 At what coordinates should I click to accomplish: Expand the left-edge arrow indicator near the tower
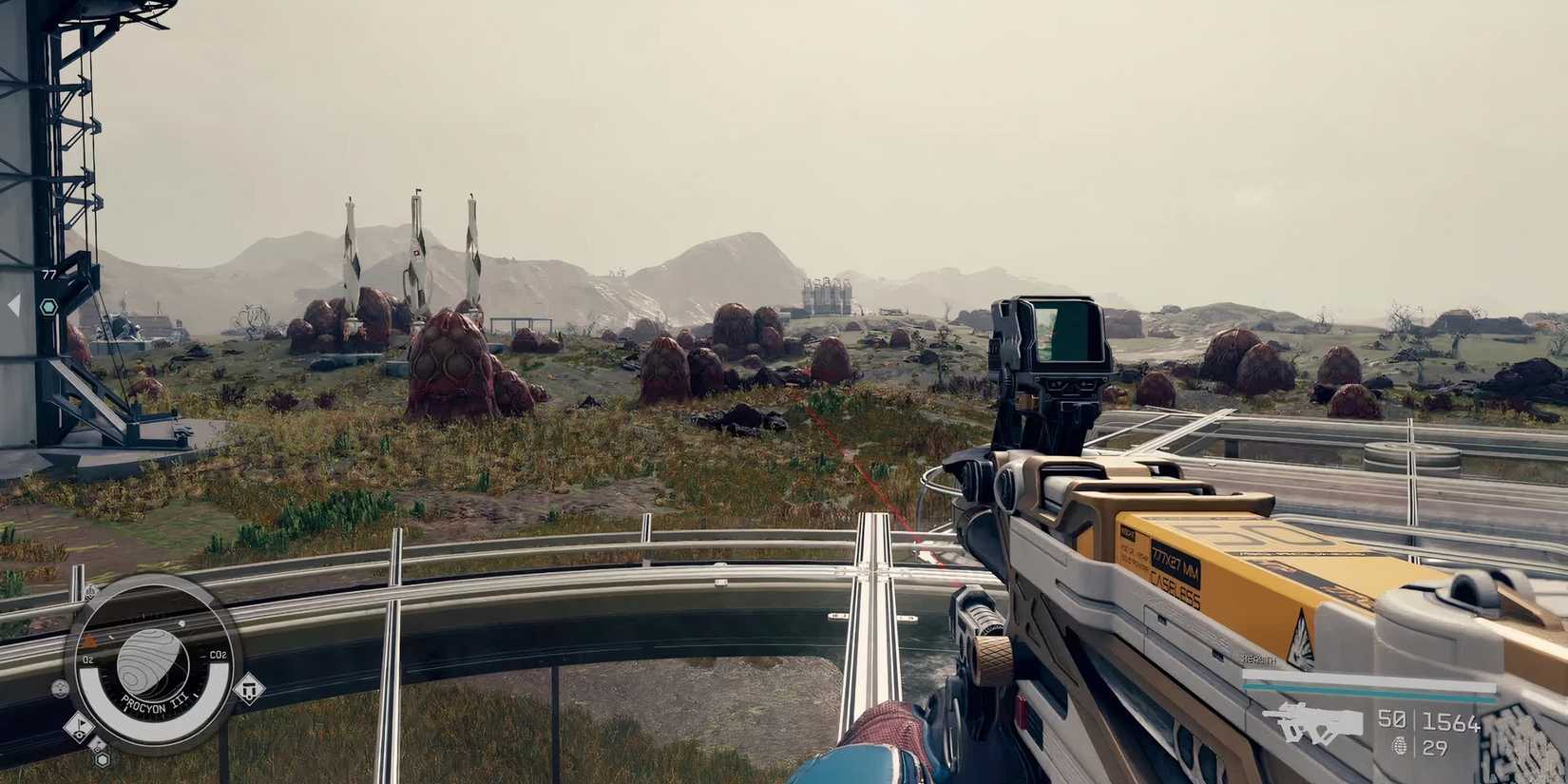pos(13,302)
